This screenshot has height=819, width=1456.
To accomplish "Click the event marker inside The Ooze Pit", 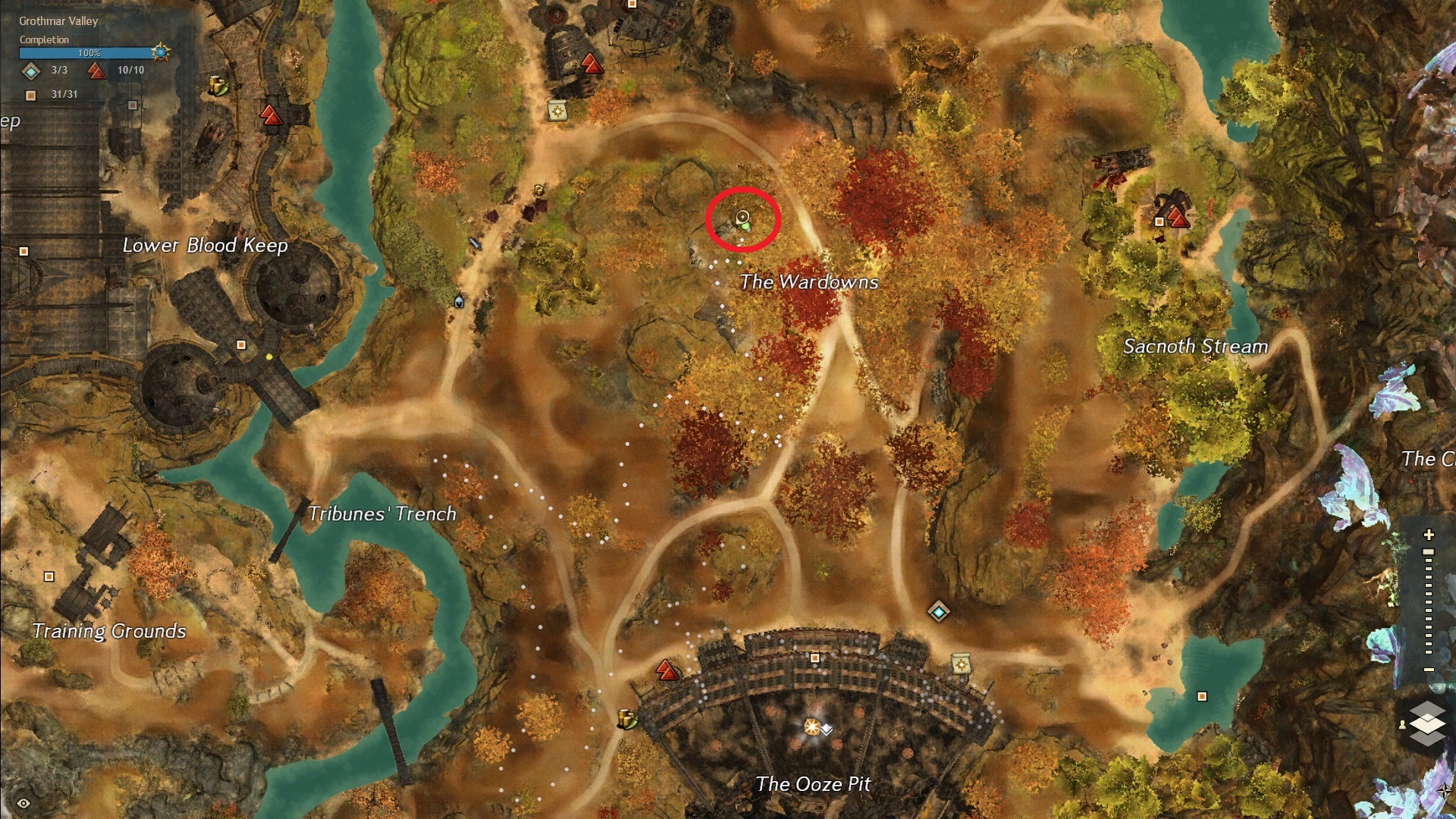I will (x=812, y=726).
